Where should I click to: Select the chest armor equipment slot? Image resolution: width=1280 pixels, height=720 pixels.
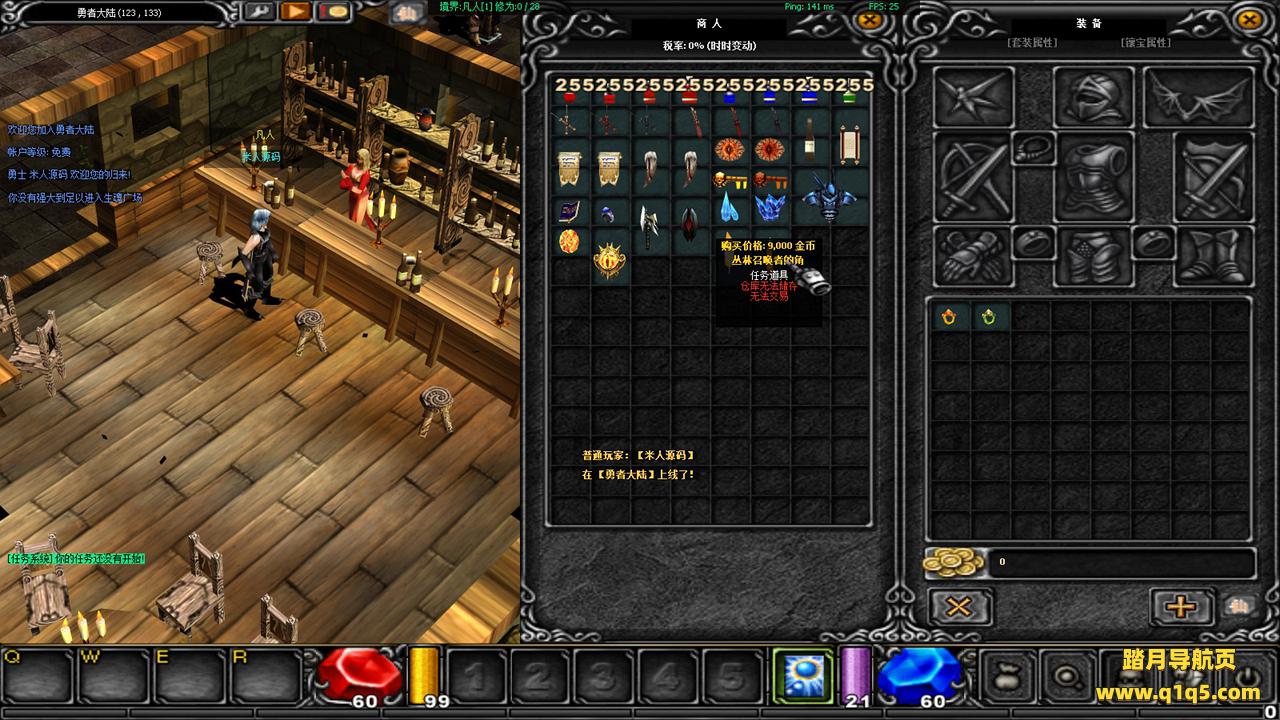(x=1093, y=180)
